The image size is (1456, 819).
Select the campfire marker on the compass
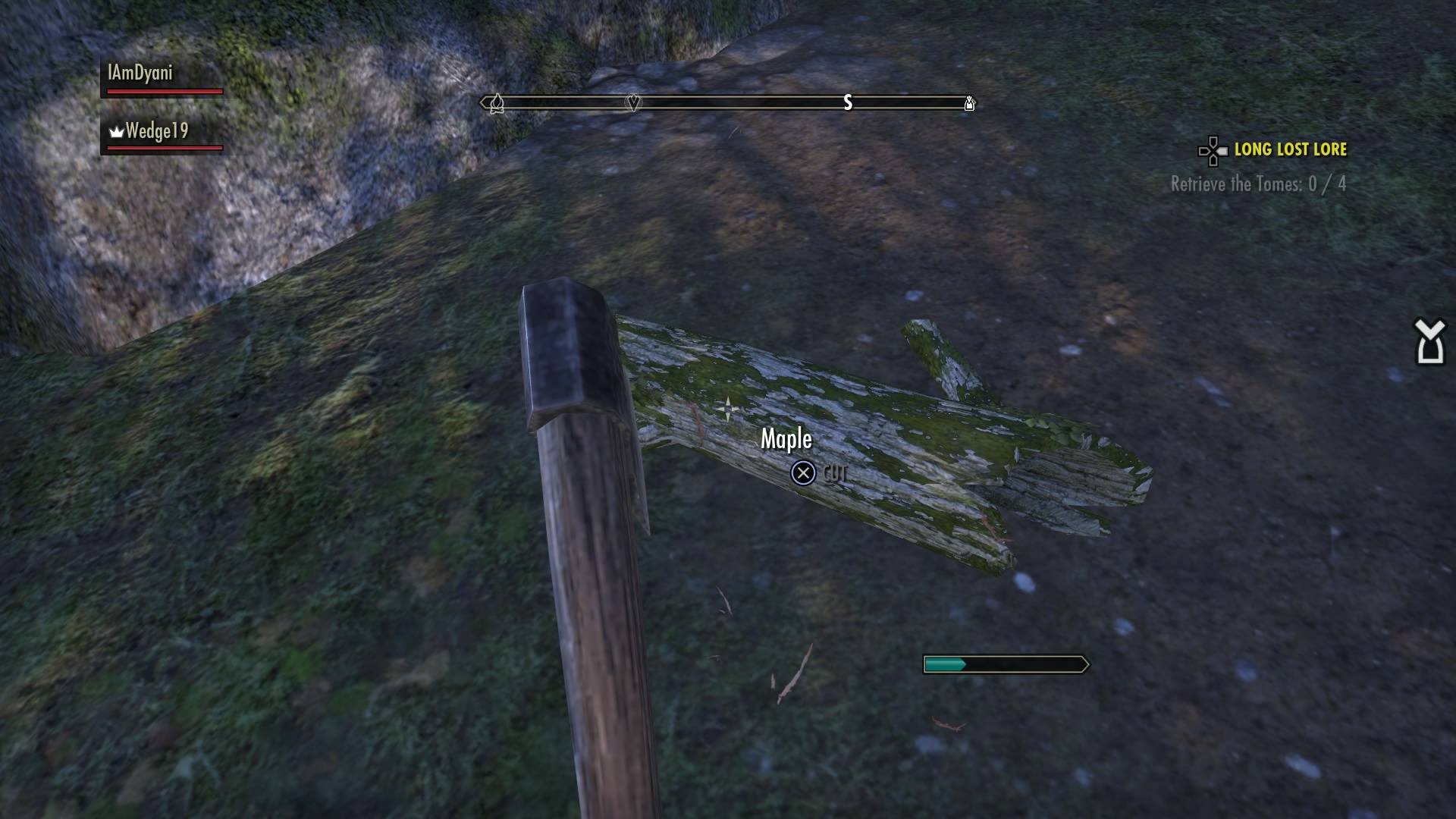pyautogui.click(x=497, y=104)
